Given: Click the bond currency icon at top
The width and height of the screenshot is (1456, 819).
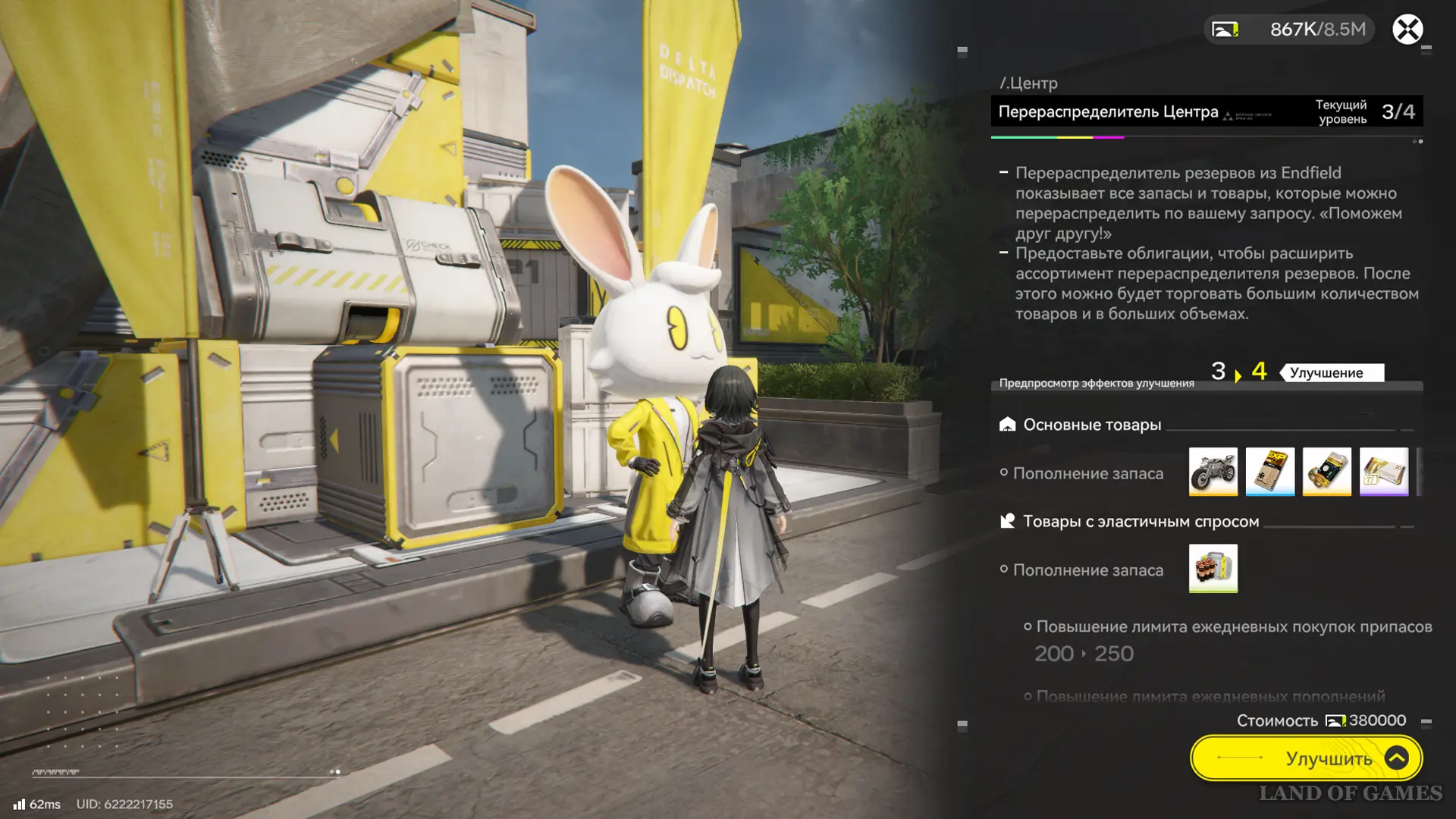Looking at the screenshot, I should coord(1225,30).
